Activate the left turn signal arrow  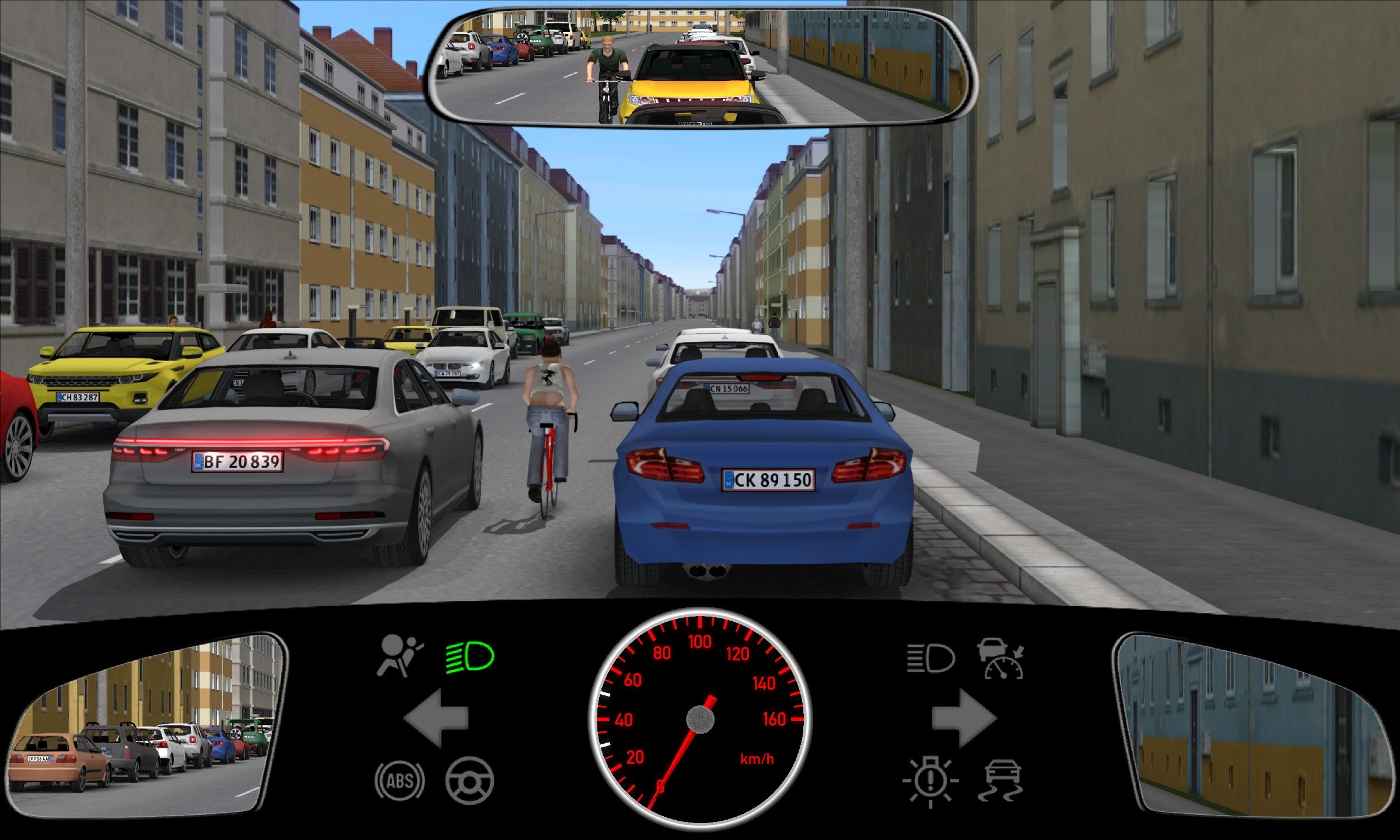point(436,717)
